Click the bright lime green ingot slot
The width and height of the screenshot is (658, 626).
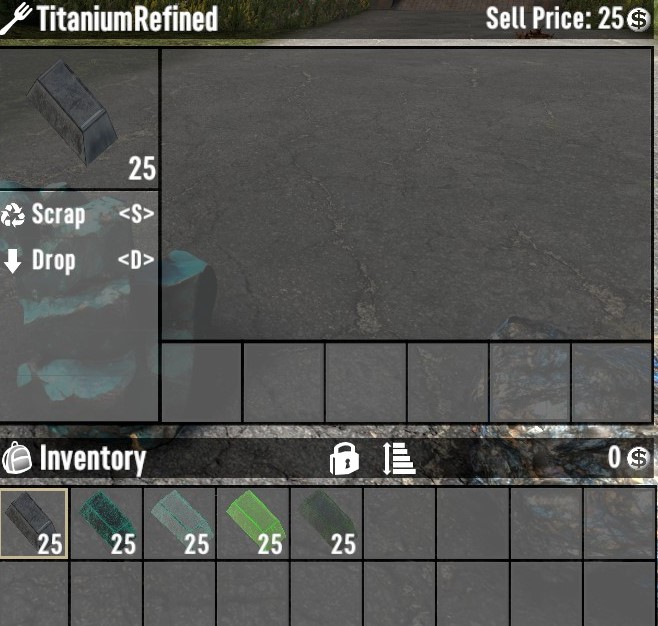(253, 522)
